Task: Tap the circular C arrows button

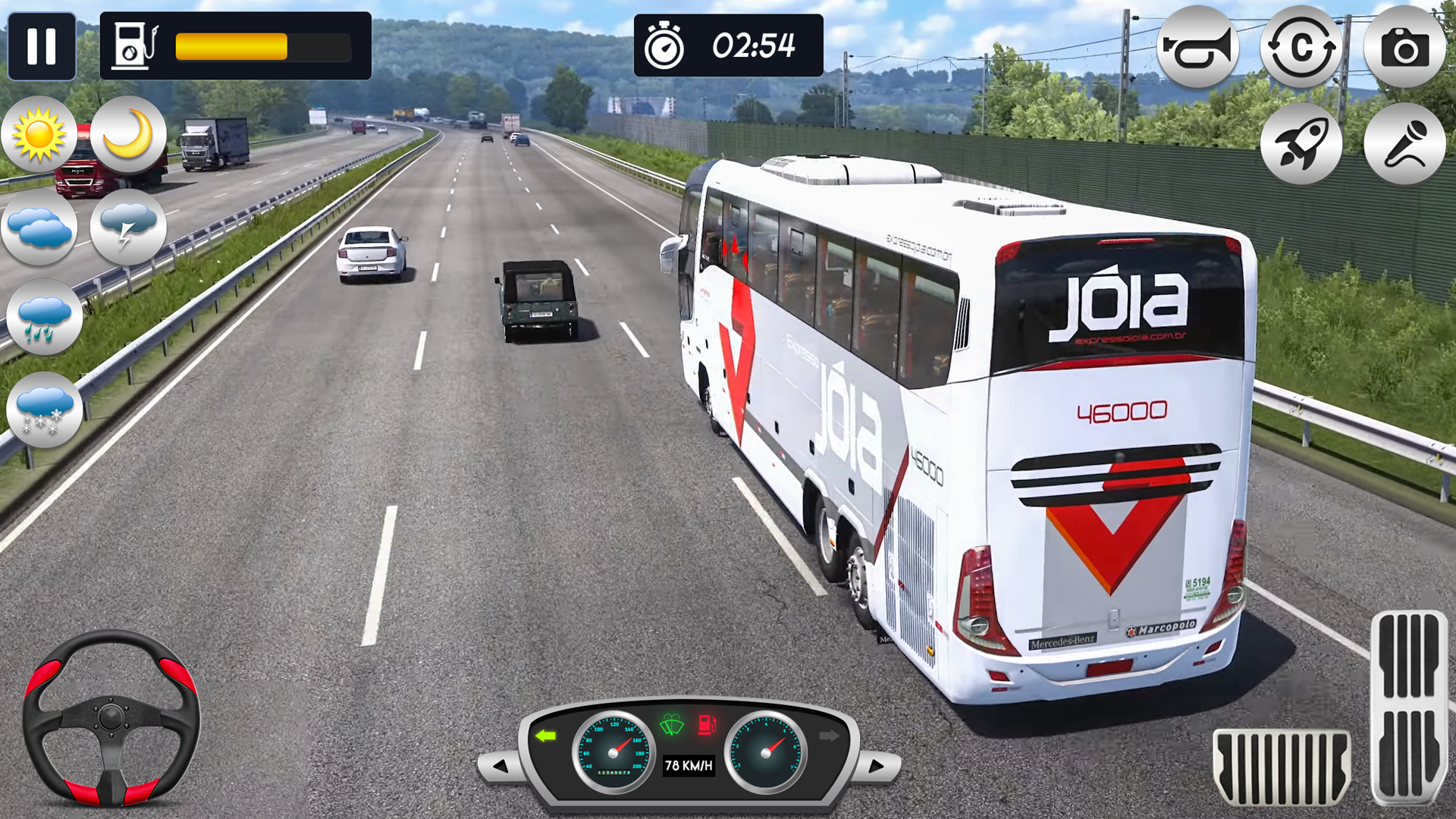Action: [x=1301, y=48]
